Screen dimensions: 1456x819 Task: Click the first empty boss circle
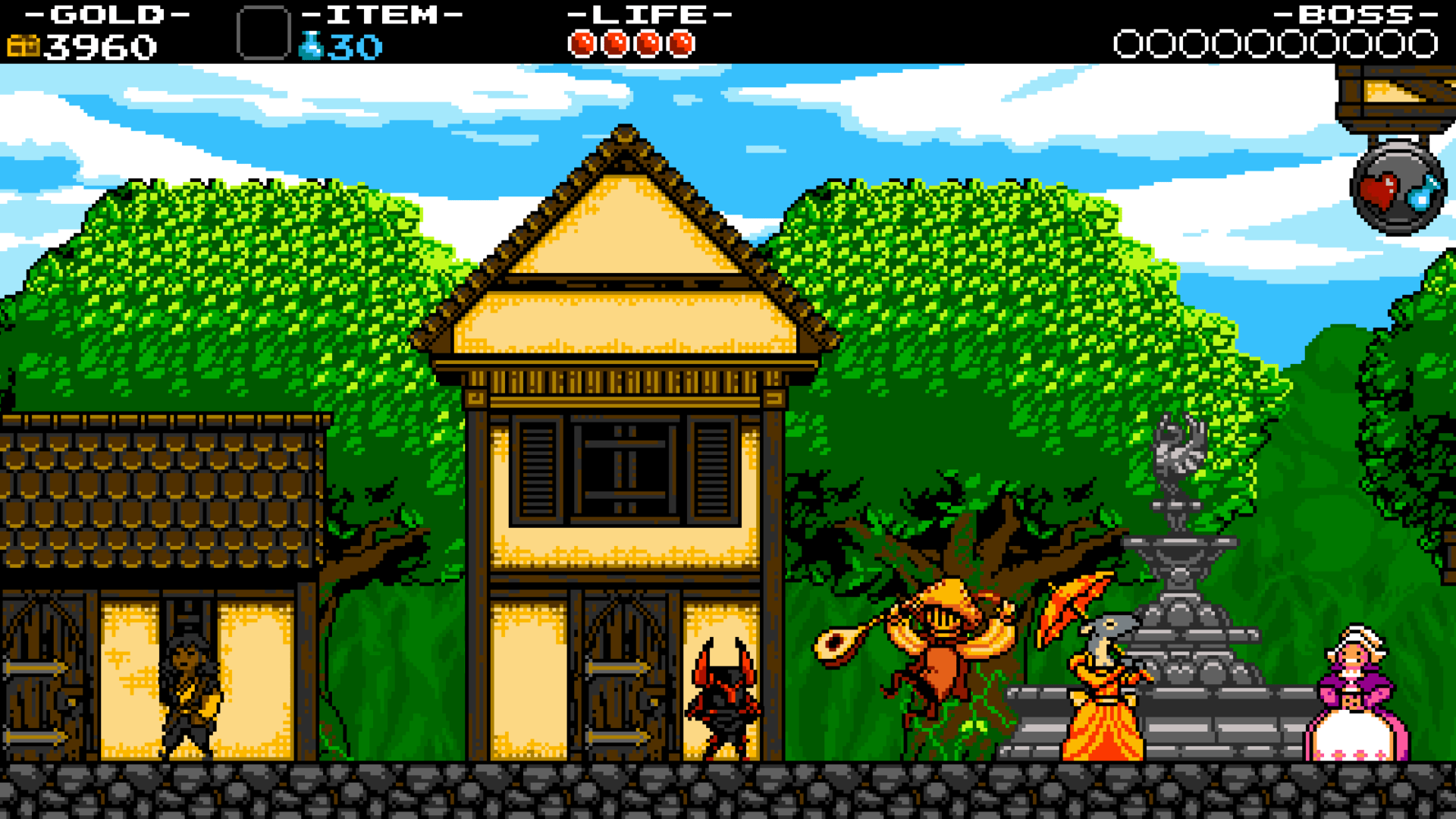(x=1128, y=43)
